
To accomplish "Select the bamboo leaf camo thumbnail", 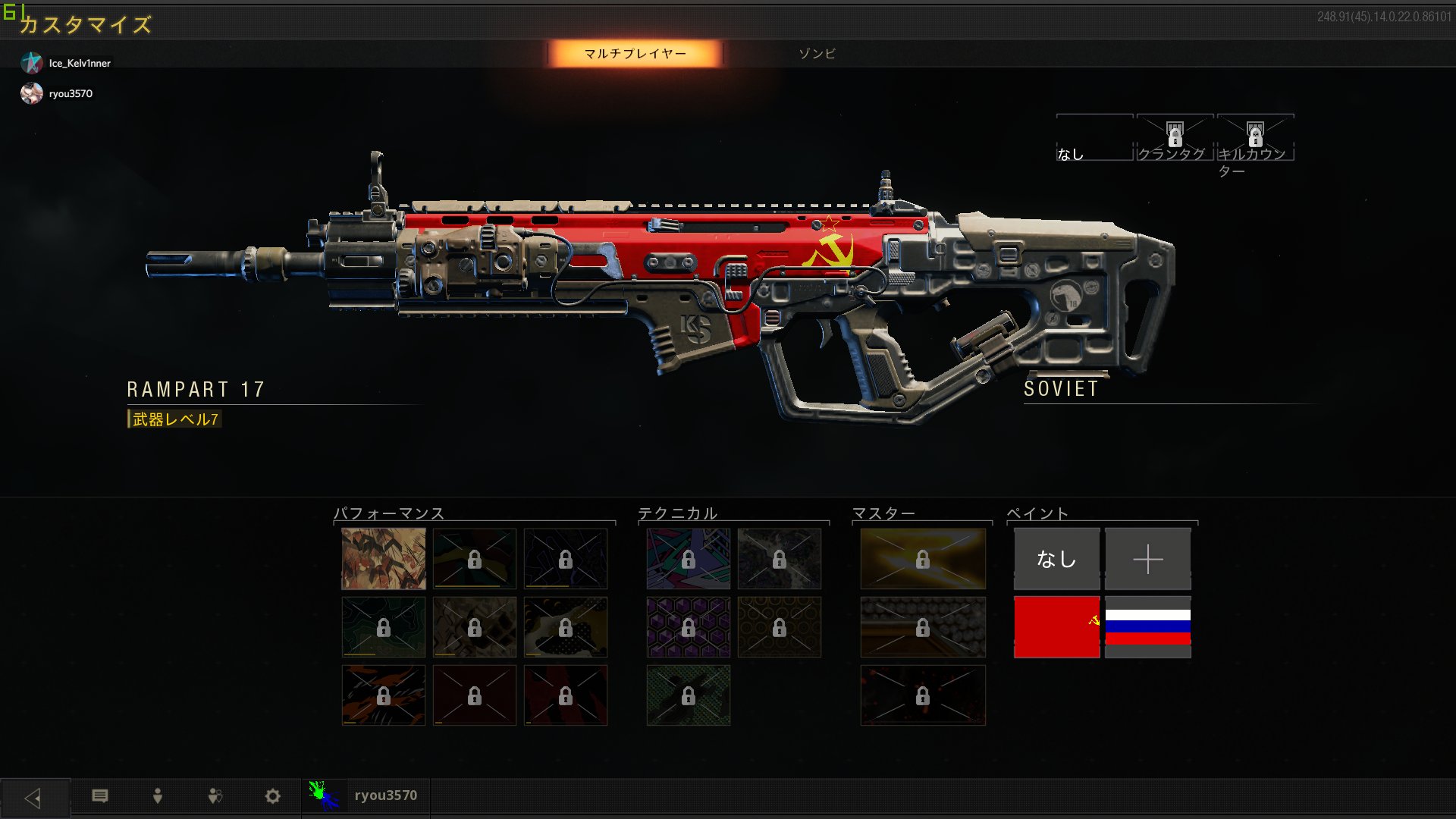I will point(384,559).
